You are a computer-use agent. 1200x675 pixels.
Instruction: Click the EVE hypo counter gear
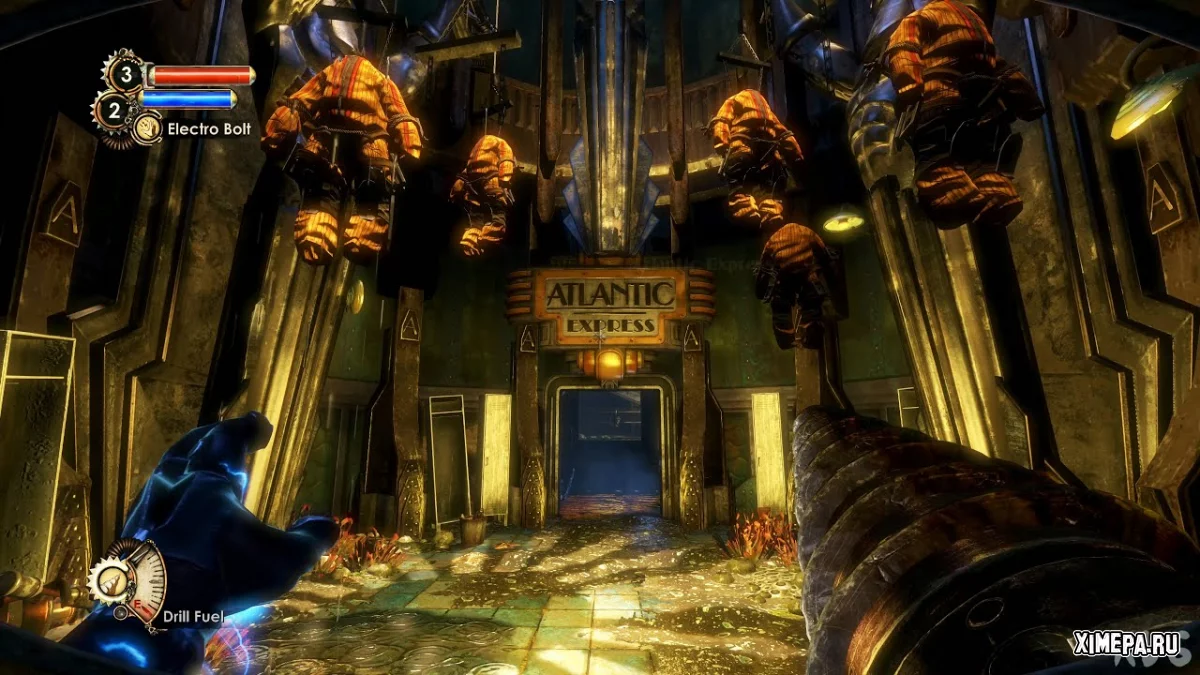(113, 110)
